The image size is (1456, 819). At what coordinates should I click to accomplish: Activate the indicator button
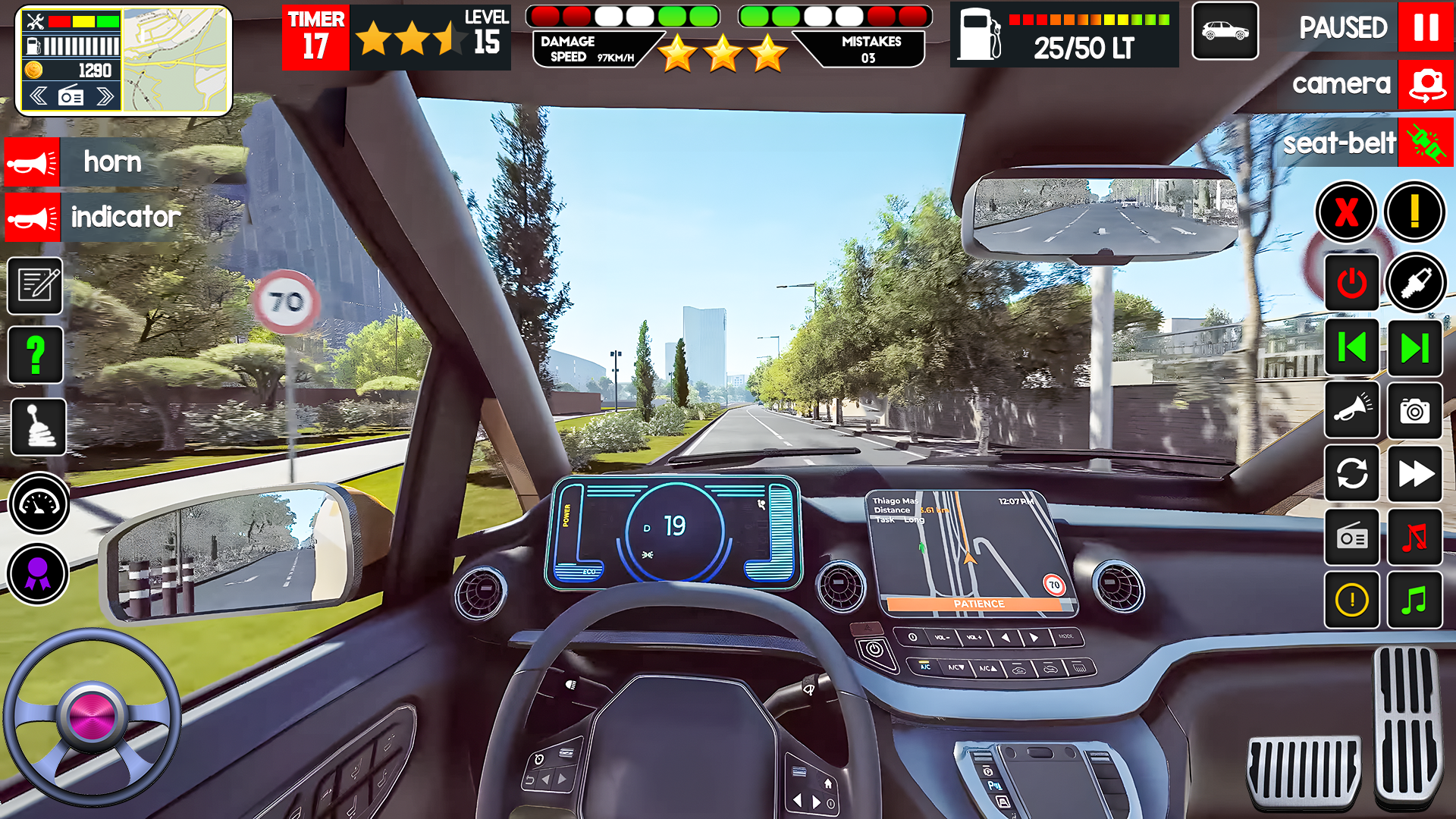[33, 218]
